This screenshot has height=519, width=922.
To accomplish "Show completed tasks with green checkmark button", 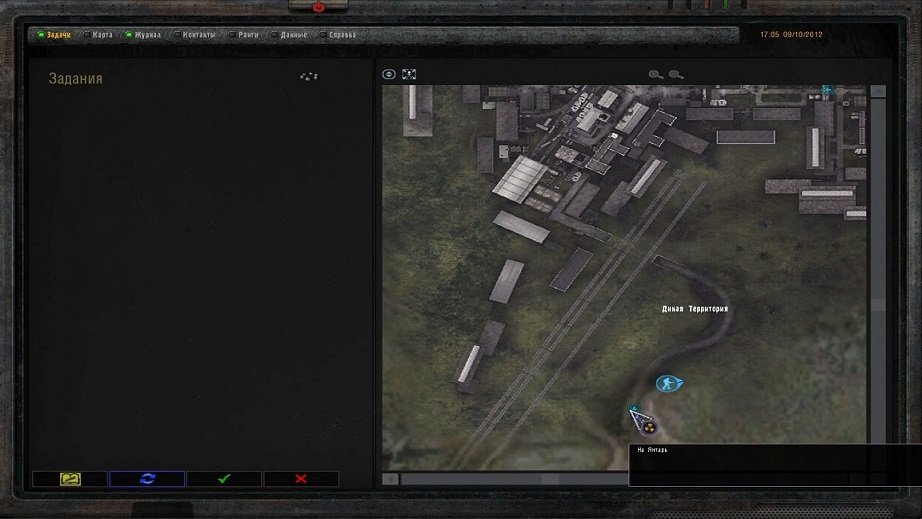I will pyautogui.click(x=224, y=479).
